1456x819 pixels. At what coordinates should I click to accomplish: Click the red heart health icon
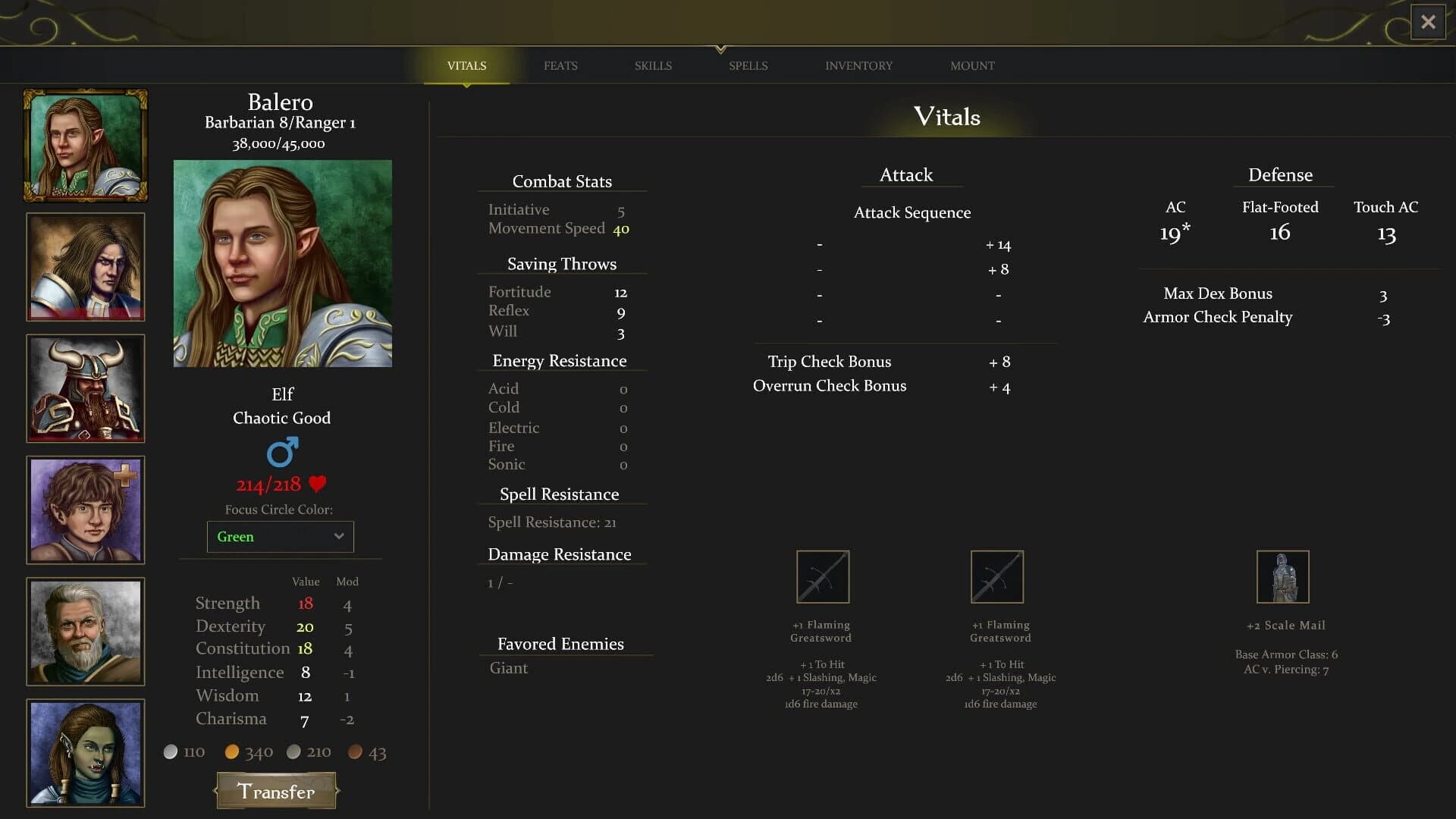pos(318,484)
